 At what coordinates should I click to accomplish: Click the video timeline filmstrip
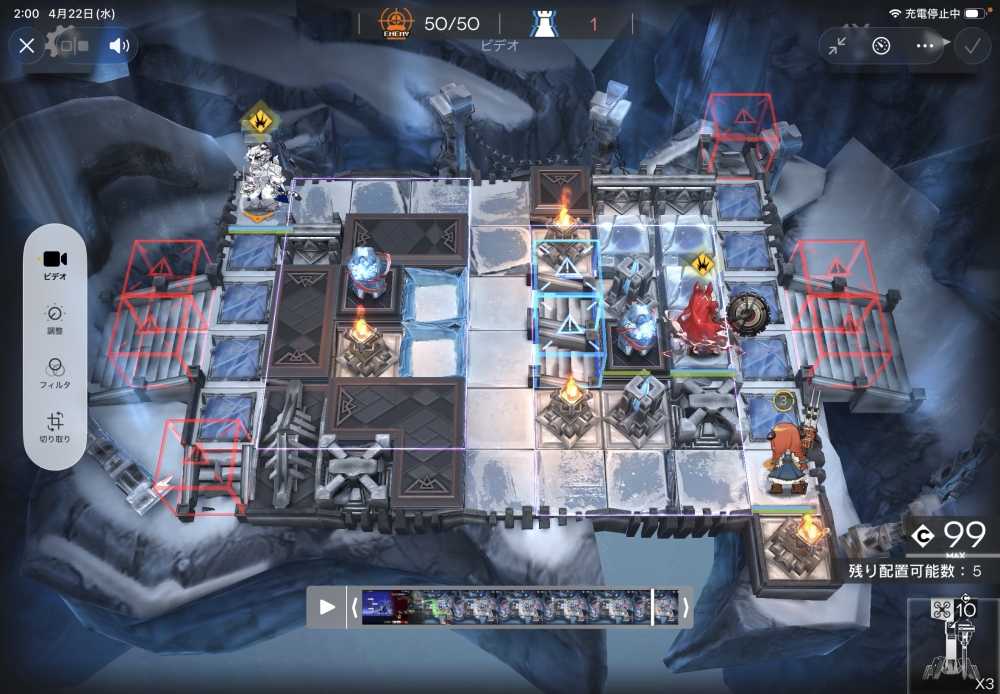pos(505,607)
